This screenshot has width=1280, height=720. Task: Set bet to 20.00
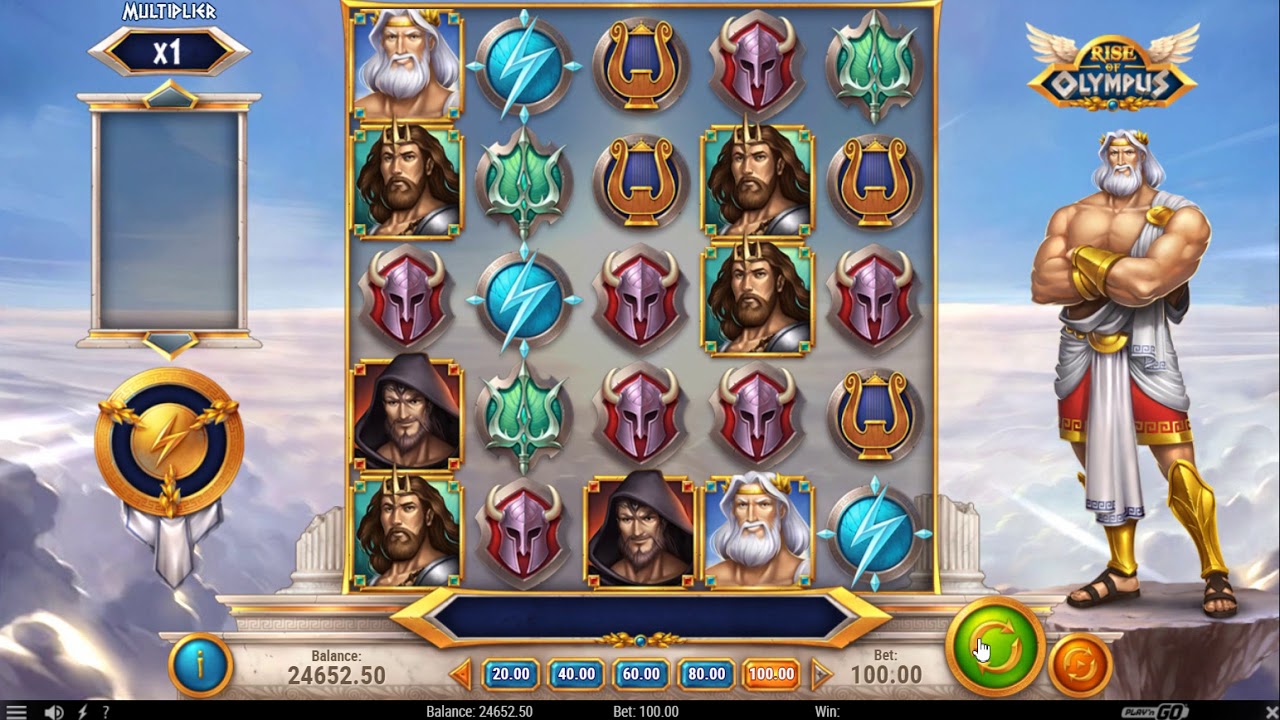tap(510, 674)
